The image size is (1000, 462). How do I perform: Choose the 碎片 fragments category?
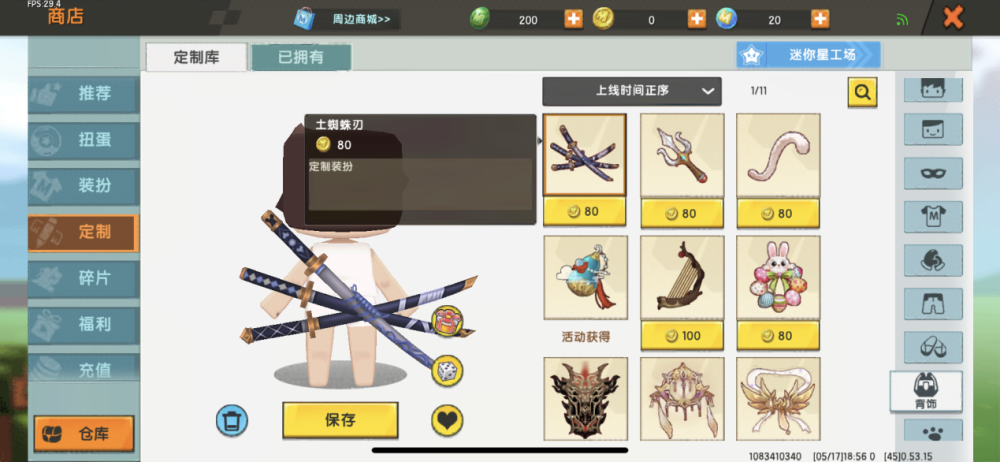point(83,278)
